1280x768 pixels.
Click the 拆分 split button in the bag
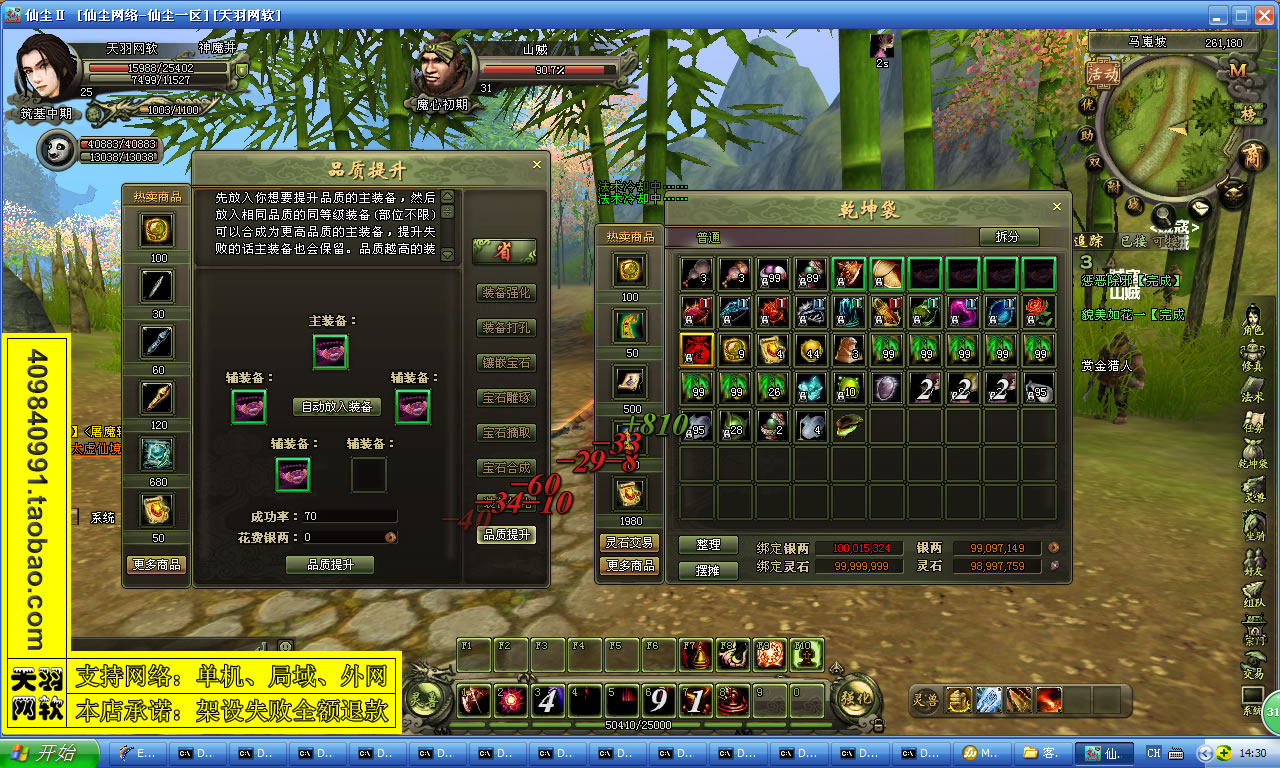coord(1009,237)
